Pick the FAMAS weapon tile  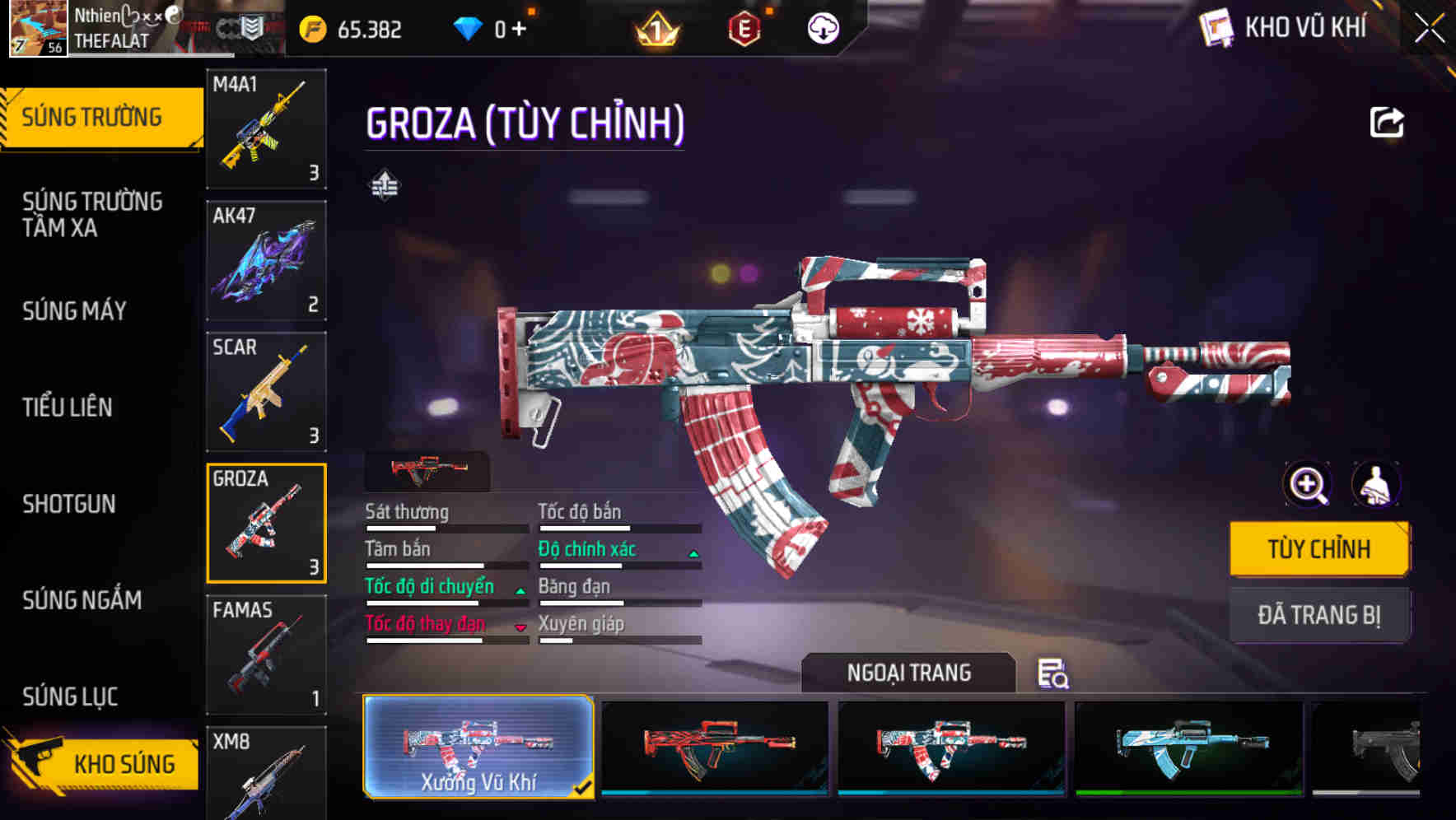pos(266,655)
